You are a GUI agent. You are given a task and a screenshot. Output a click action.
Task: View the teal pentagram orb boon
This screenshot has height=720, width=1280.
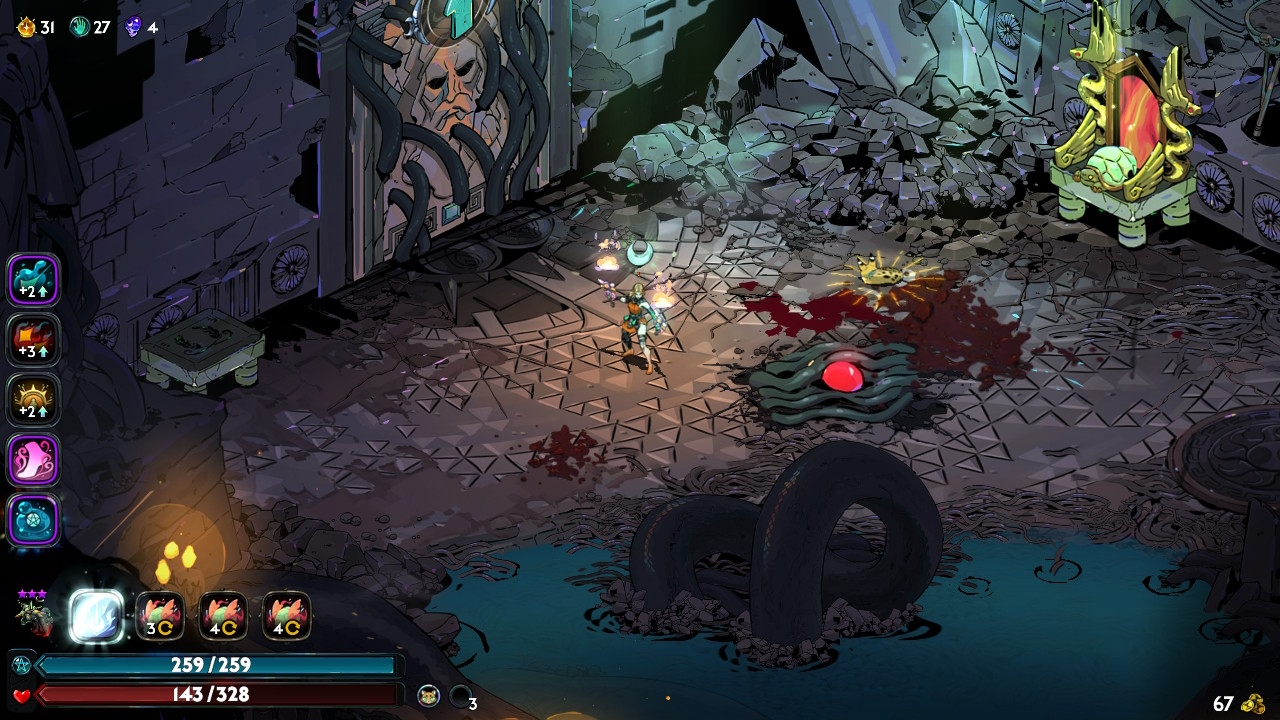(x=34, y=520)
